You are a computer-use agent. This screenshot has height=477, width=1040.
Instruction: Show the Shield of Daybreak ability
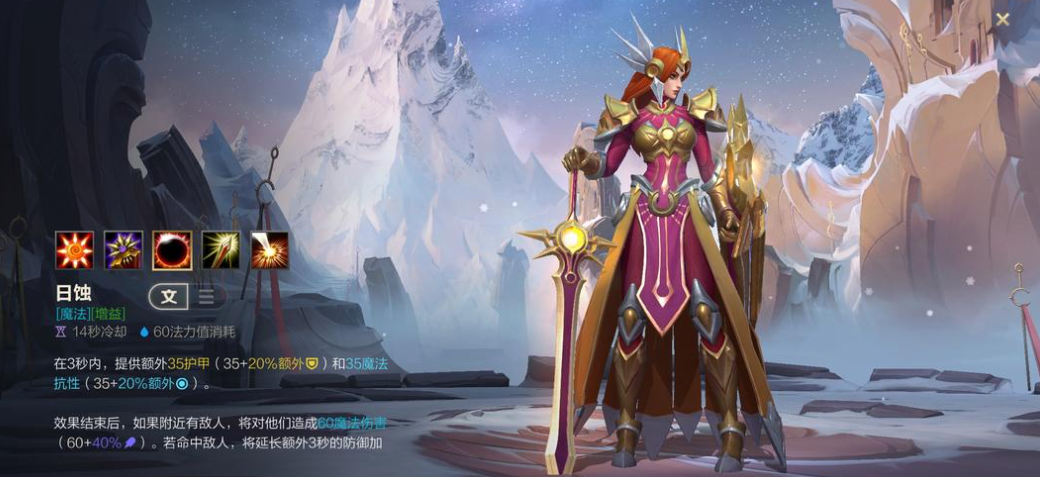(x=123, y=250)
